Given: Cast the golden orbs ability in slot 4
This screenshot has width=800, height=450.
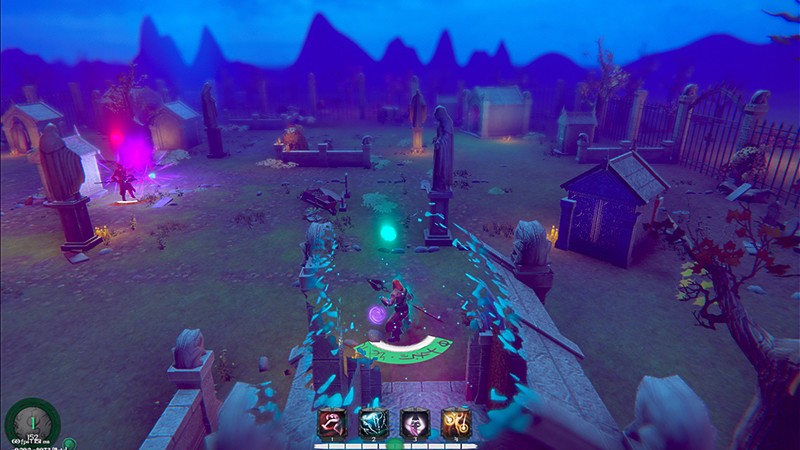Looking at the screenshot, I should 458,422.
